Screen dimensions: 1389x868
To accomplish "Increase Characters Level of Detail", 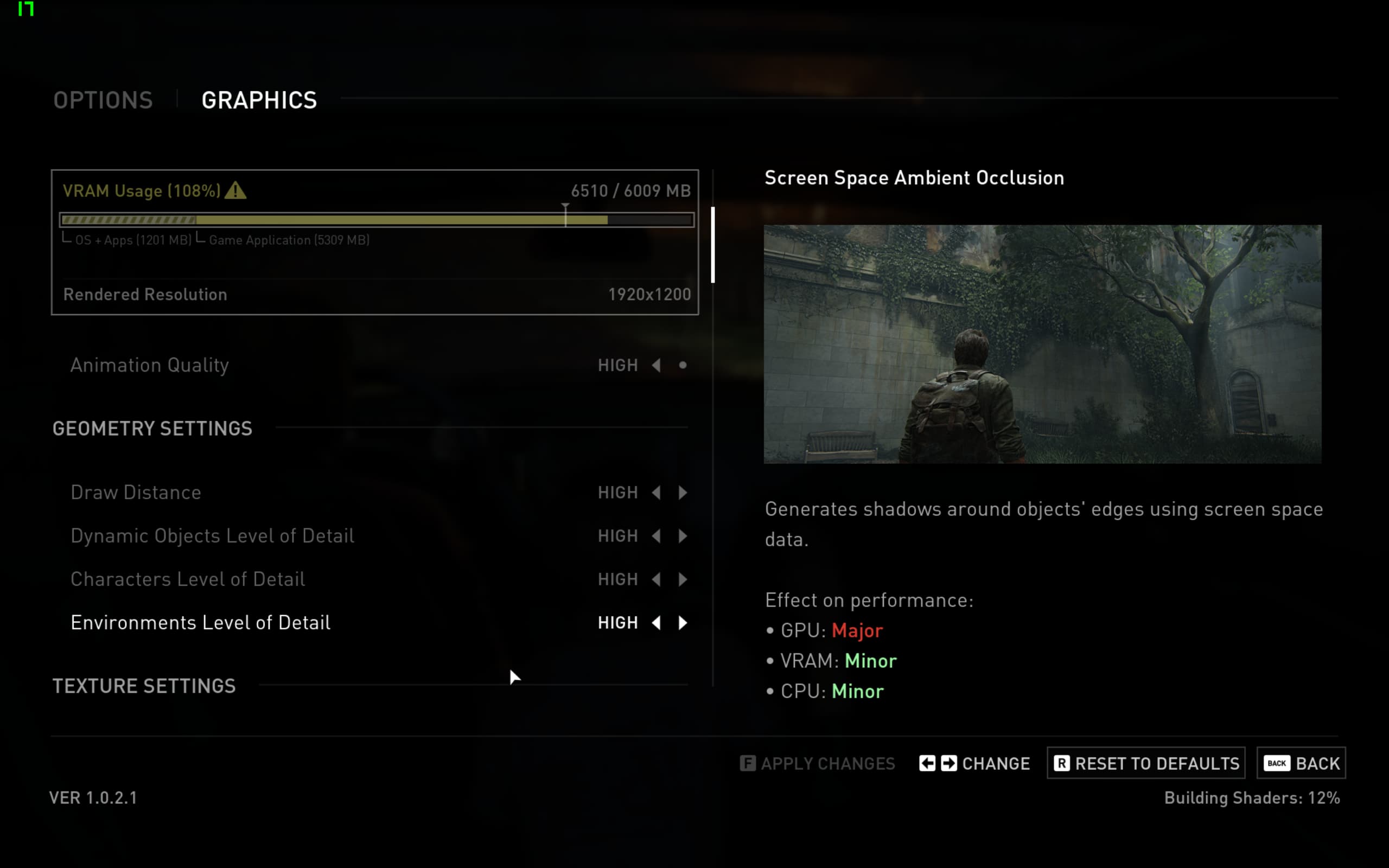I will coord(683,579).
